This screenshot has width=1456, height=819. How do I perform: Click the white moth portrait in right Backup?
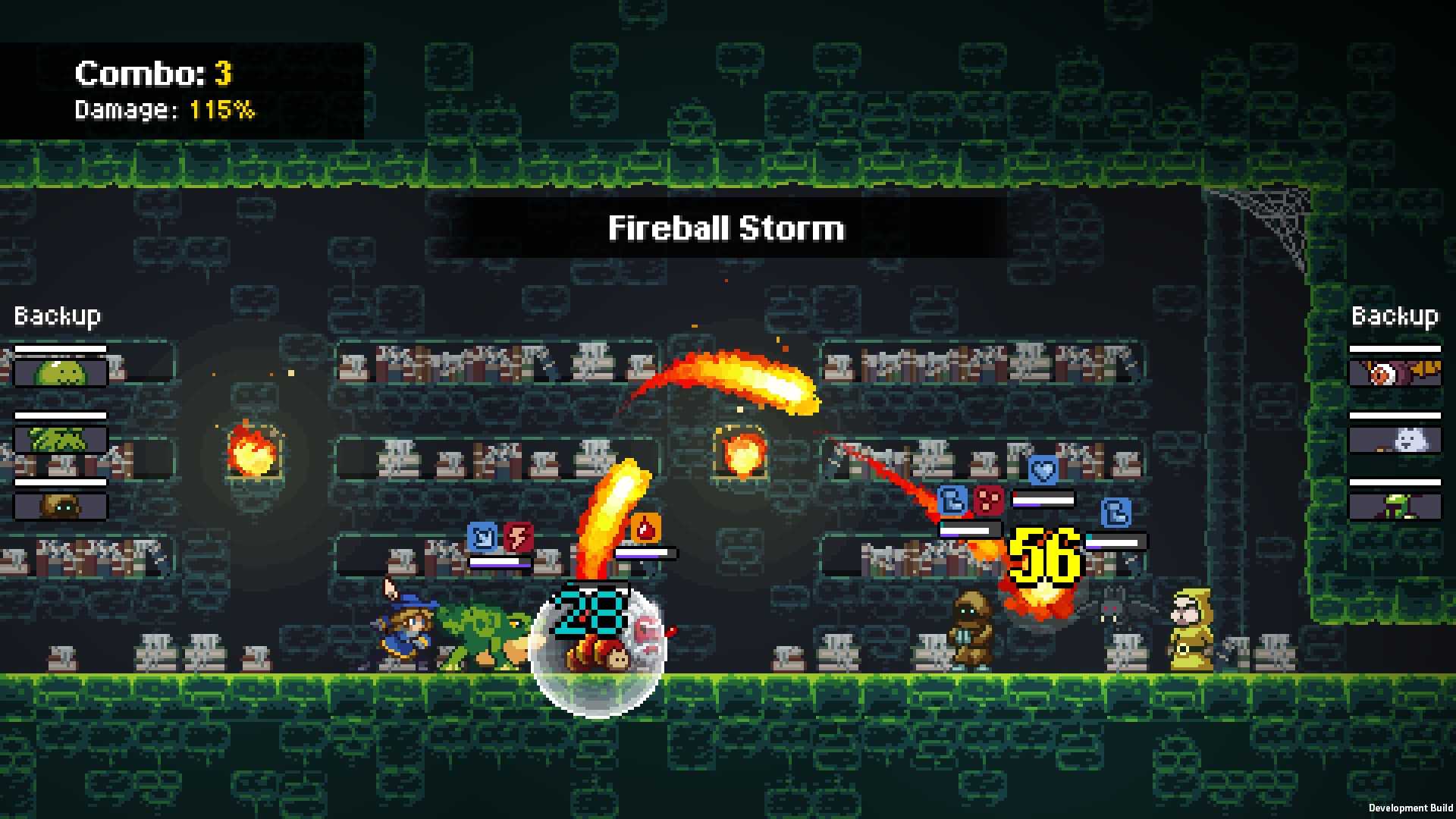pyautogui.click(x=1395, y=440)
